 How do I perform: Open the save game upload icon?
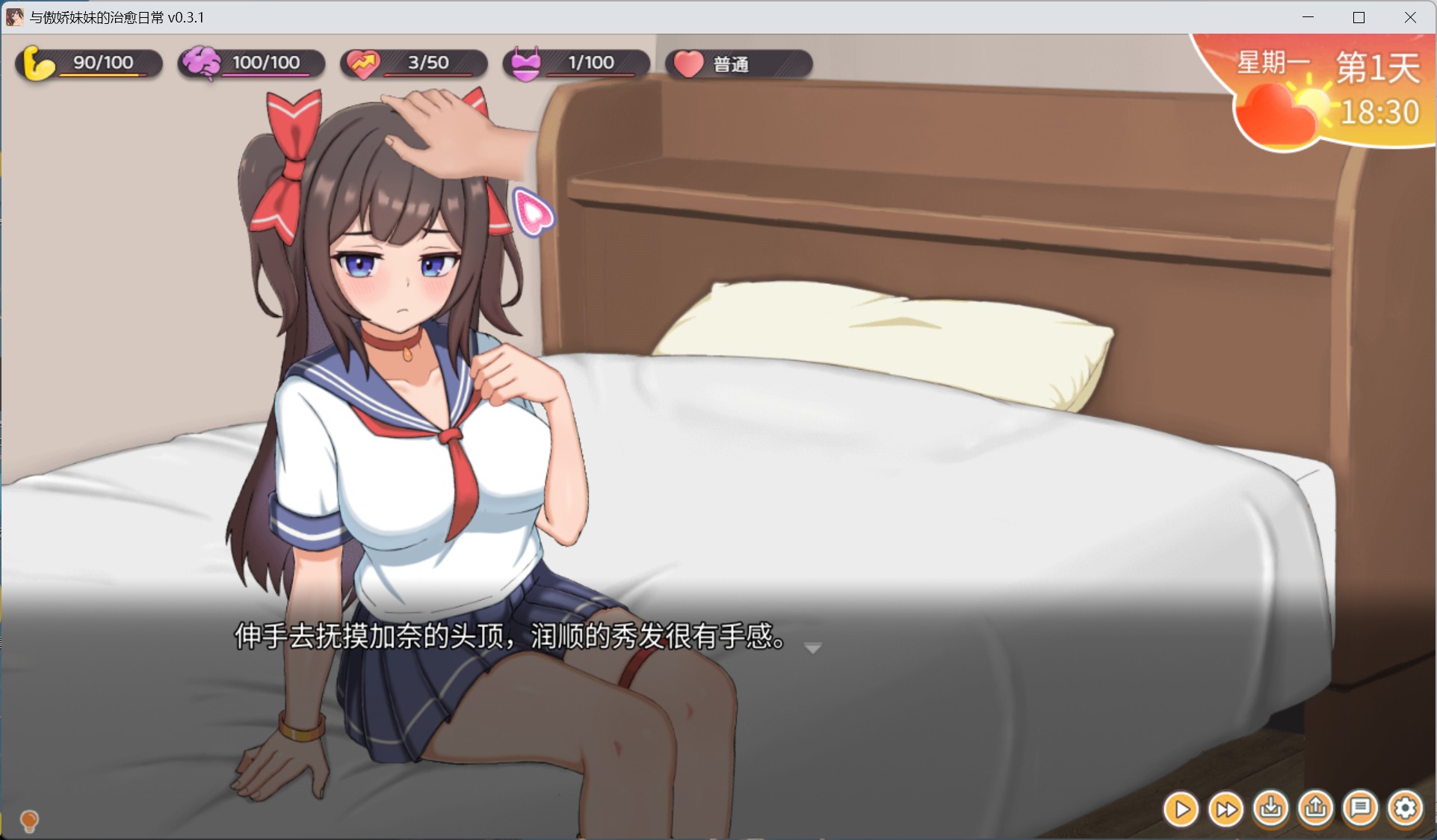coord(1317,809)
